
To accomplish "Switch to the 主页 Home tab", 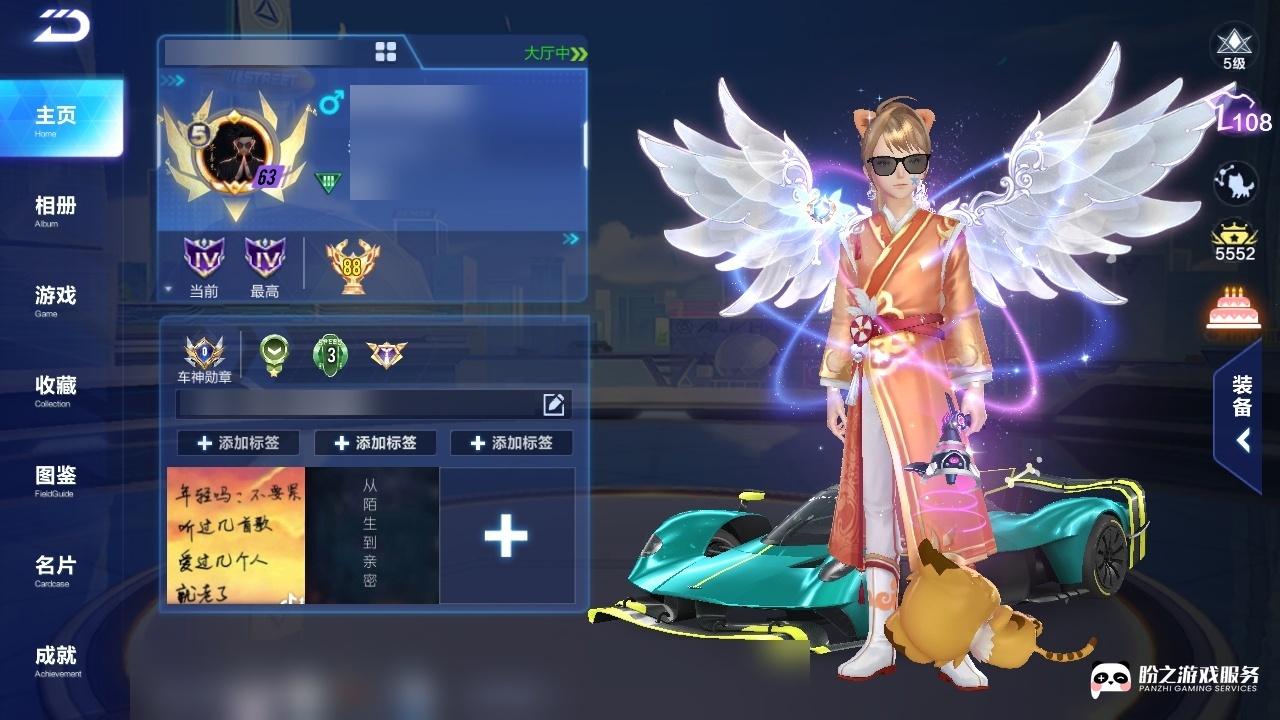I will point(58,118).
